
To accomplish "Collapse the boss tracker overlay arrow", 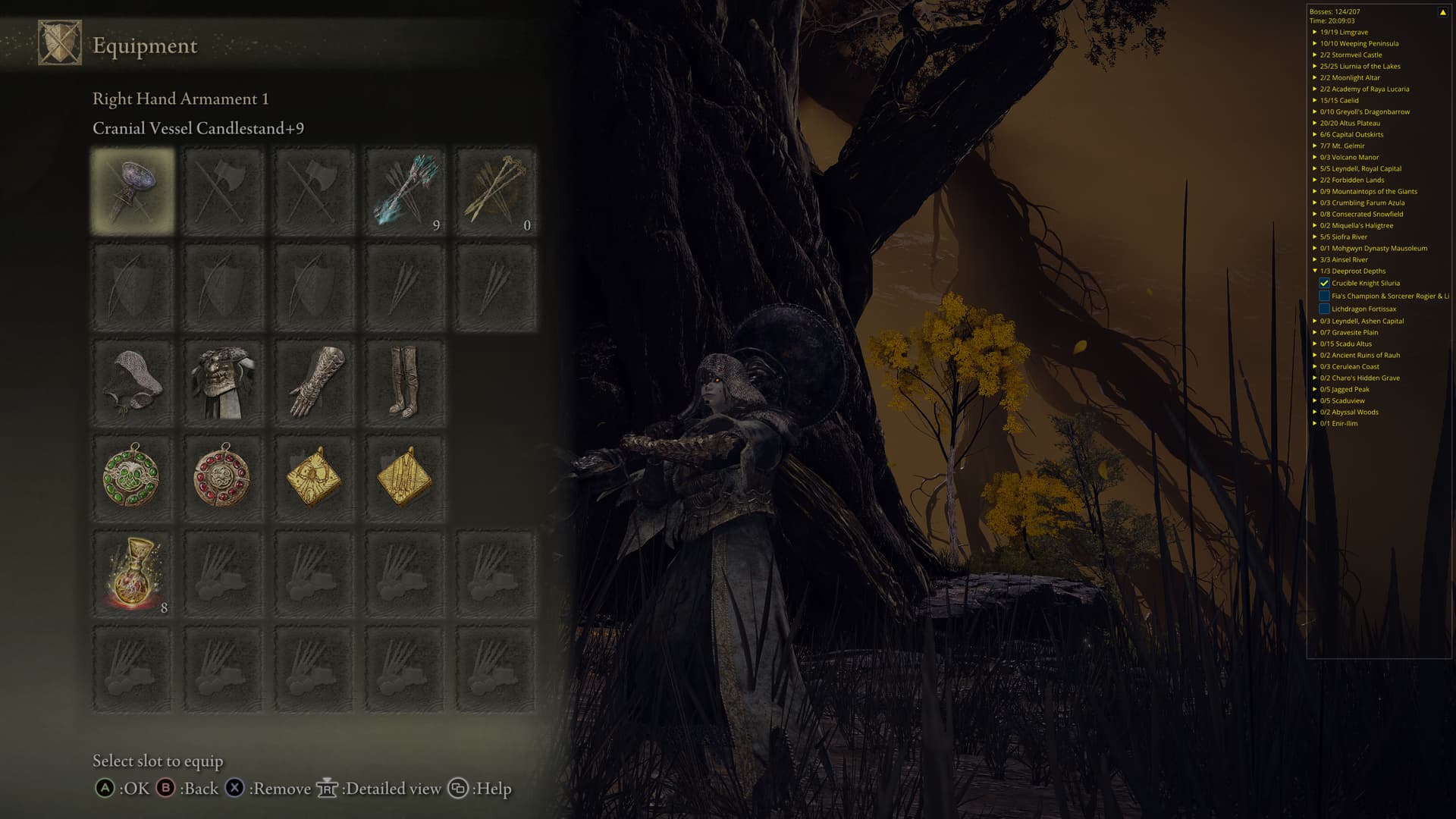I will point(1442,12).
